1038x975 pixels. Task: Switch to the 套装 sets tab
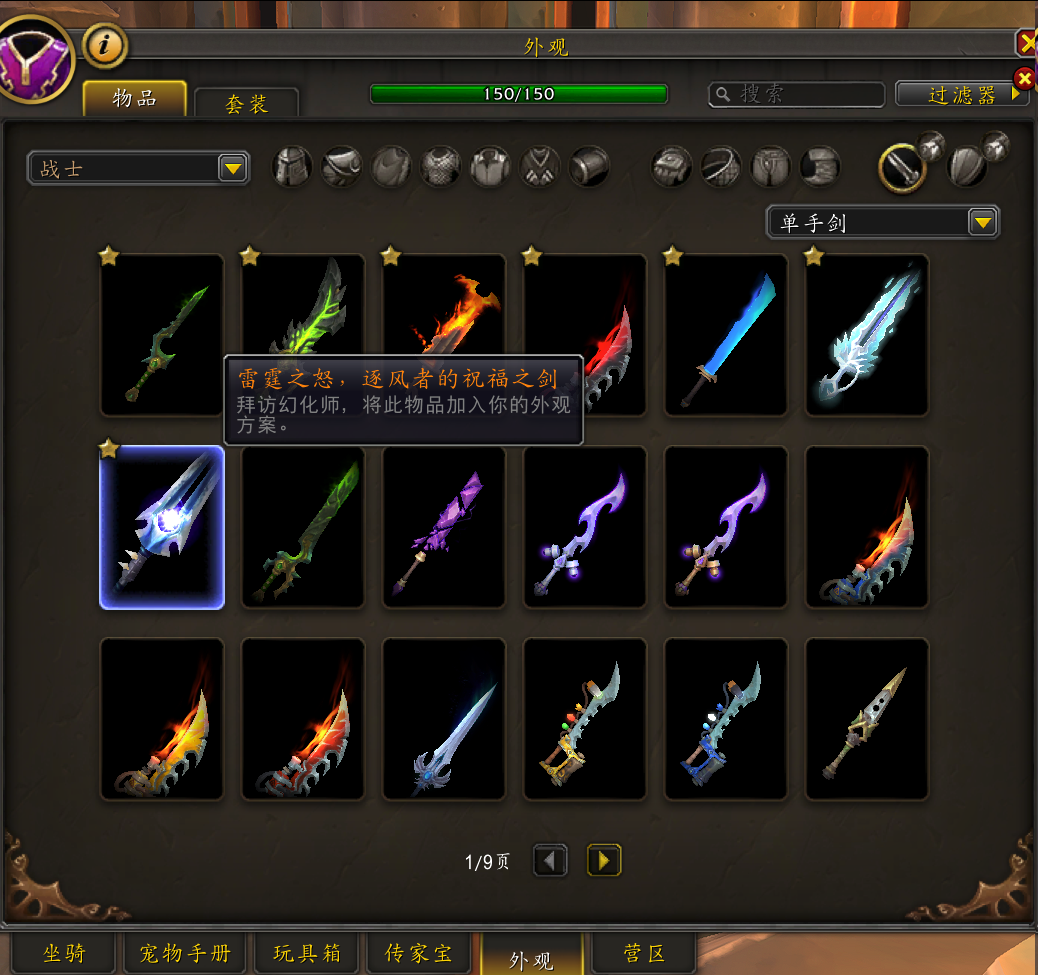(246, 102)
